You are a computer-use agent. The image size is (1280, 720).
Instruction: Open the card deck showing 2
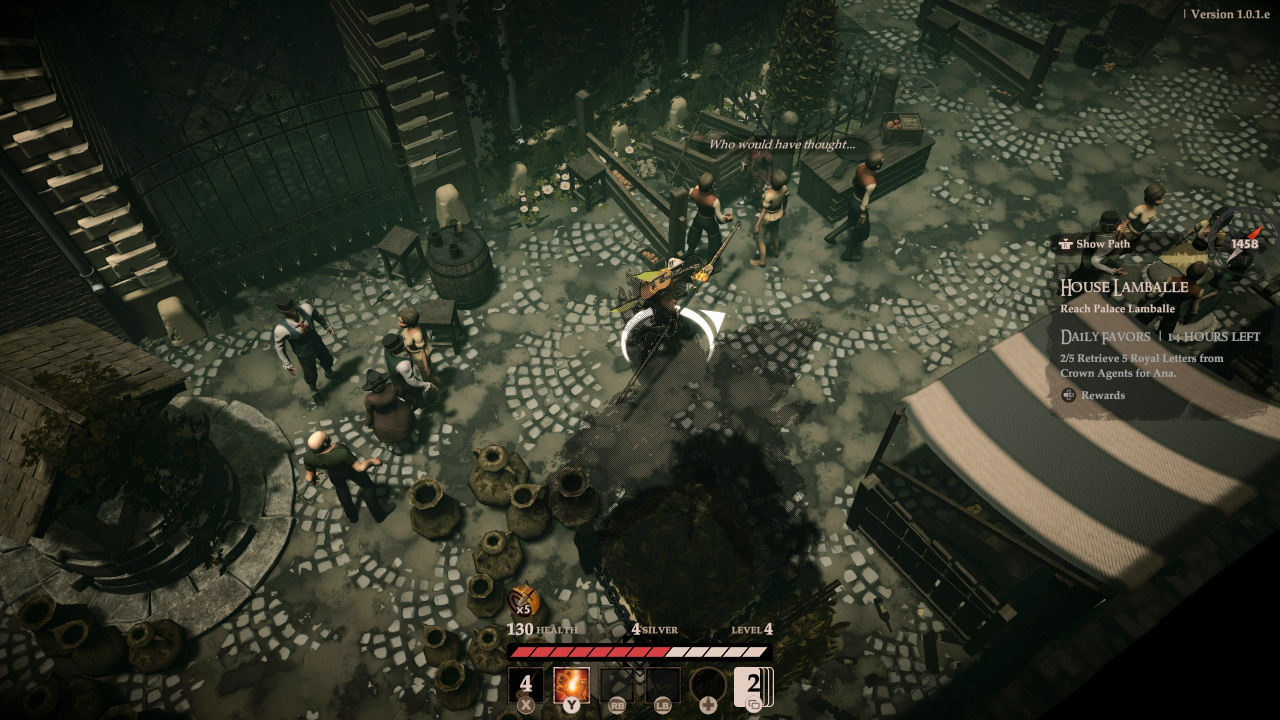pos(753,685)
